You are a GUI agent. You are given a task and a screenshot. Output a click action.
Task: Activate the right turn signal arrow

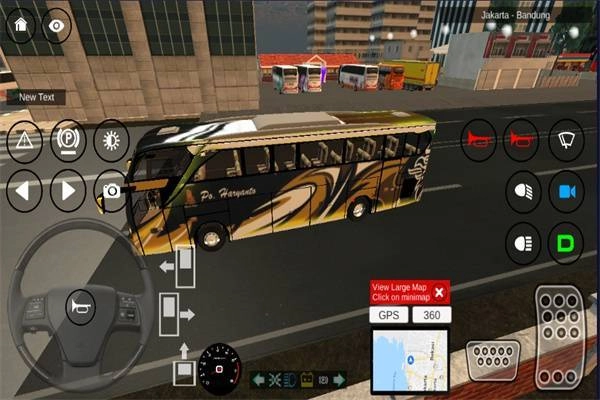click(68, 189)
